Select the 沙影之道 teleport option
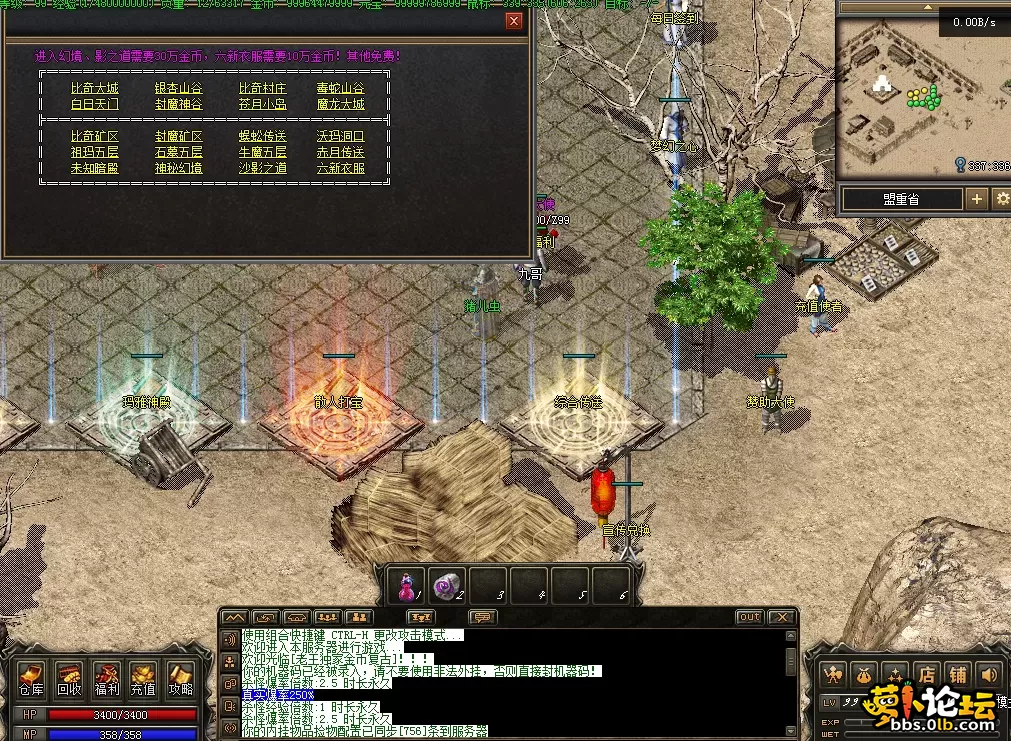 tap(262, 168)
